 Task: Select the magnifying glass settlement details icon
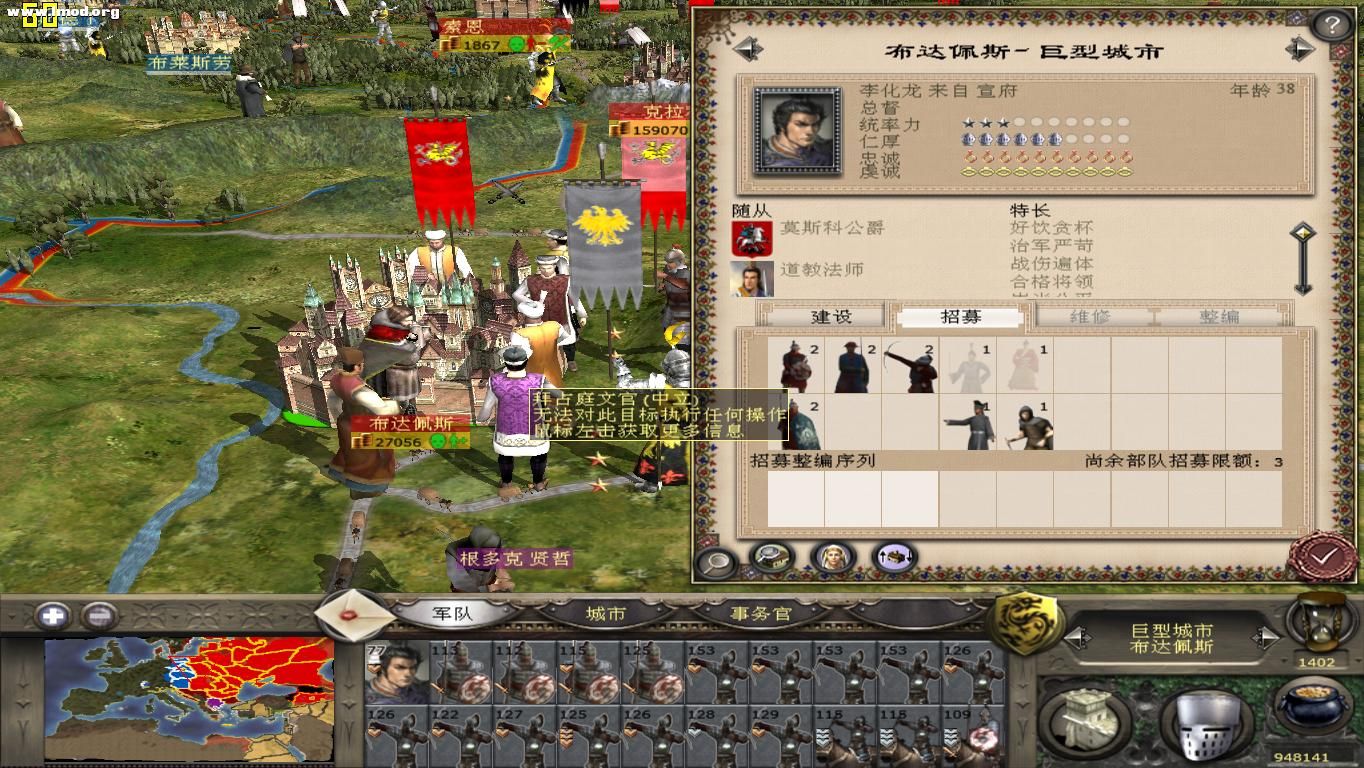tap(714, 562)
